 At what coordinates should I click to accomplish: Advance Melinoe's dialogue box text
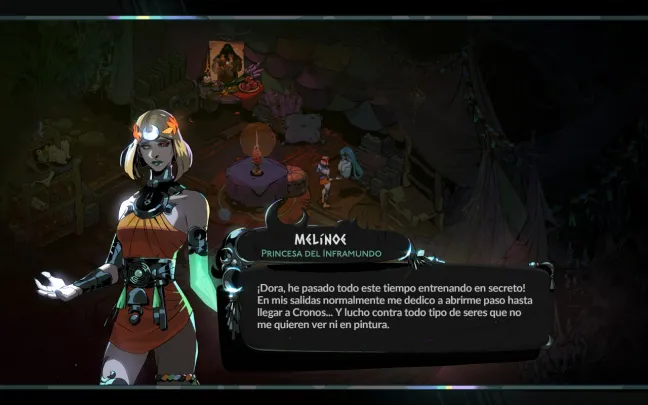pyautogui.click(x=390, y=306)
